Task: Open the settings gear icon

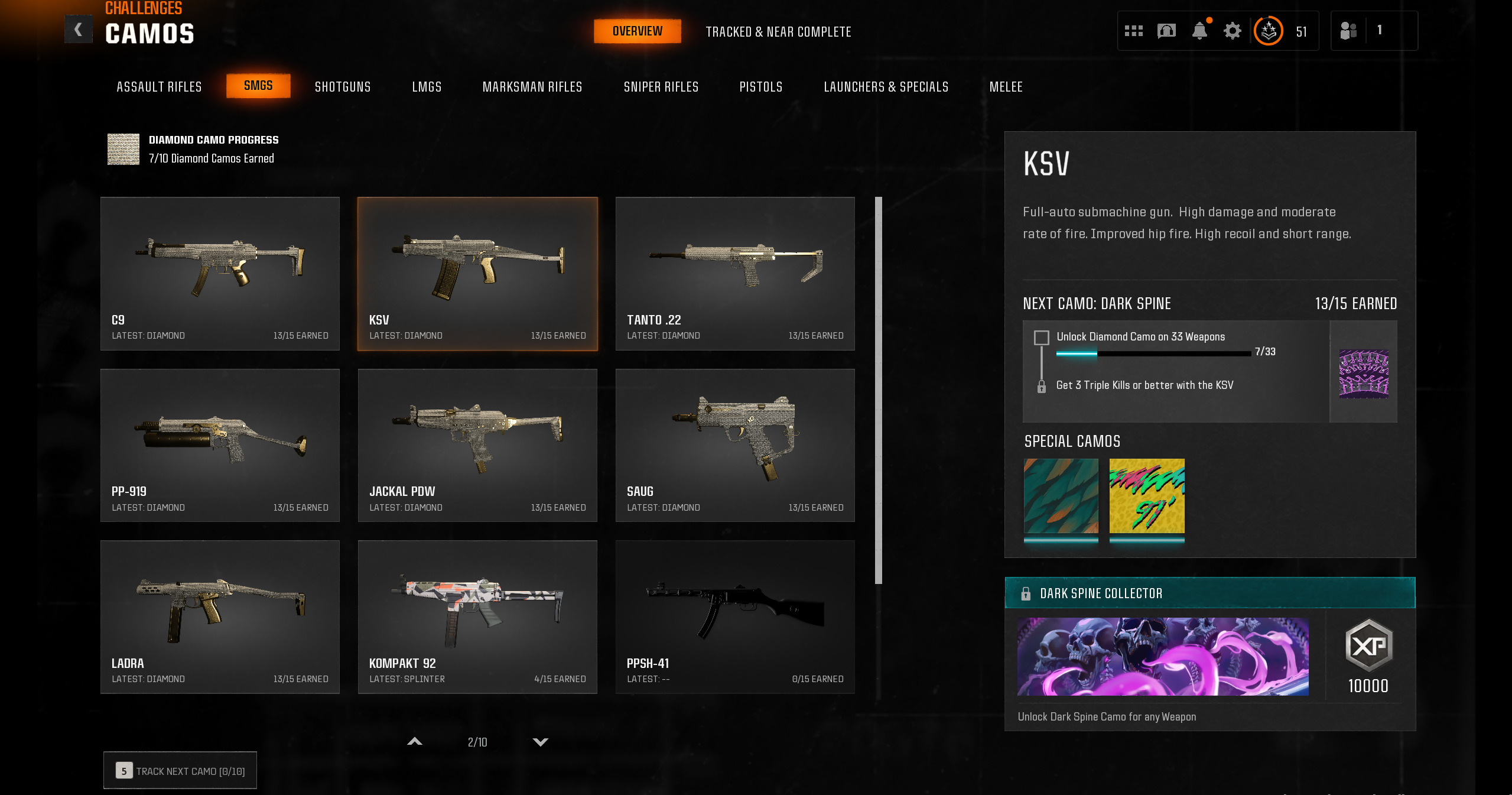Action: pyautogui.click(x=1232, y=31)
